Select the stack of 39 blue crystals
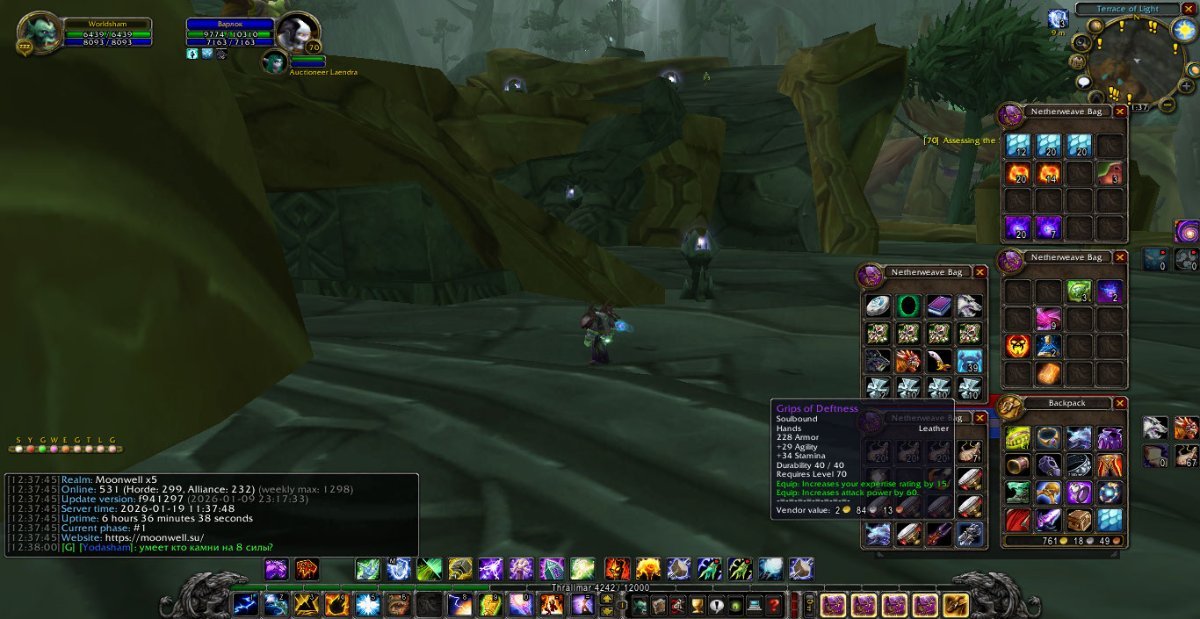This screenshot has width=1200, height=619. pos(968,361)
